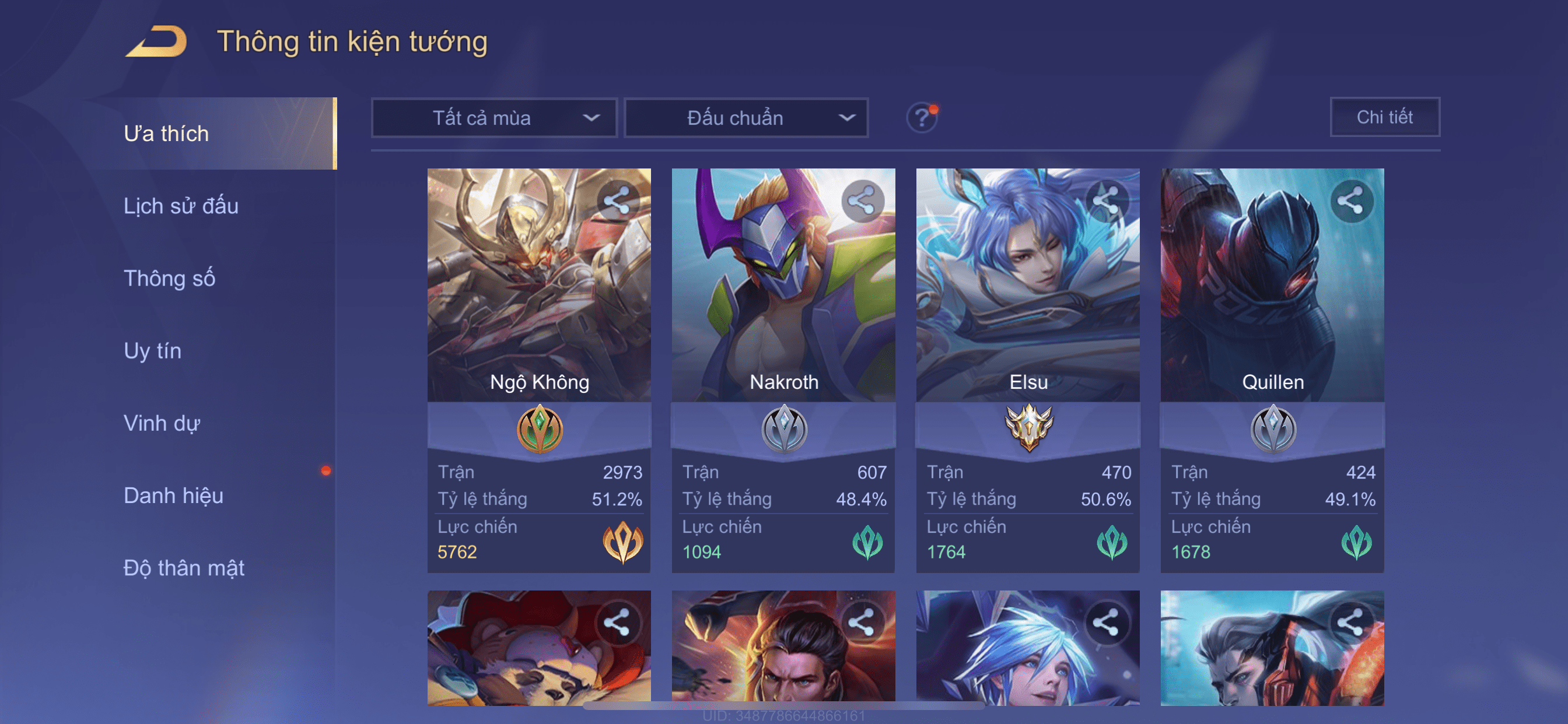Tap the share icon on Nakroth's card
Screen dimensions: 1568x724
pyautogui.click(x=862, y=201)
